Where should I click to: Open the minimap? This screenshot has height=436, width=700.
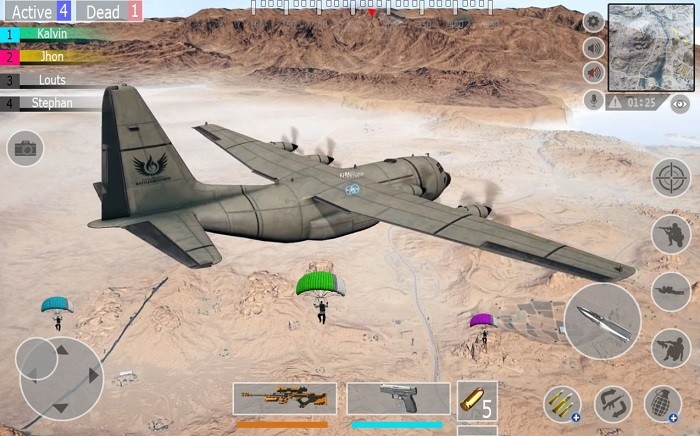(643, 46)
